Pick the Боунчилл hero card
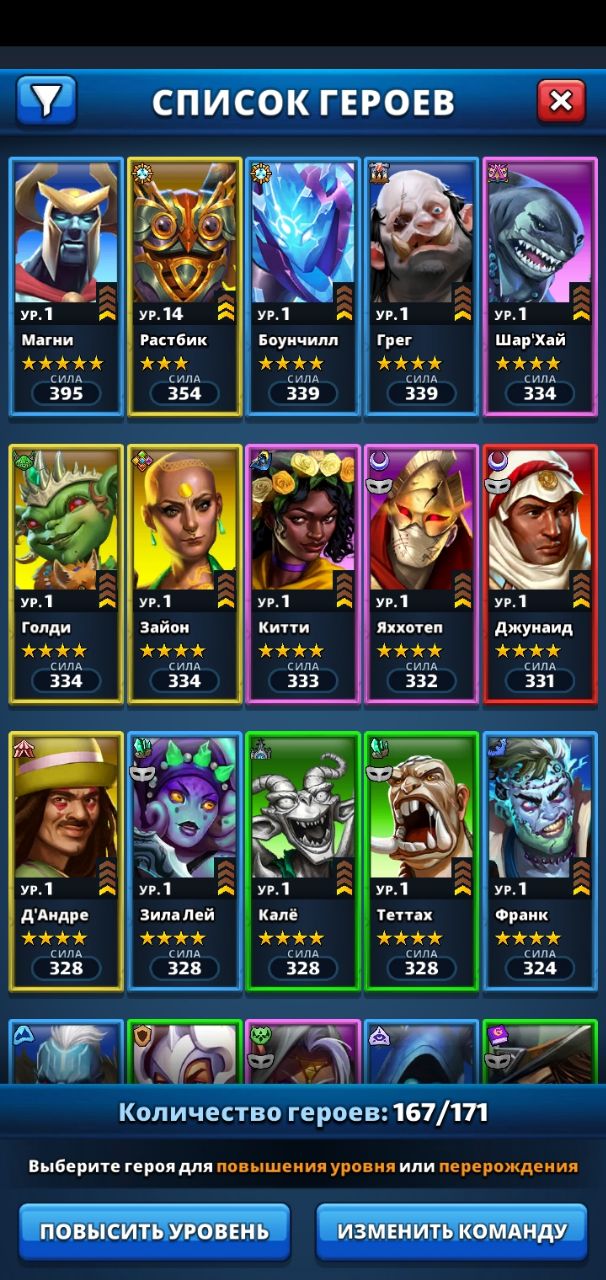606x1280 pixels. (x=302, y=286)
